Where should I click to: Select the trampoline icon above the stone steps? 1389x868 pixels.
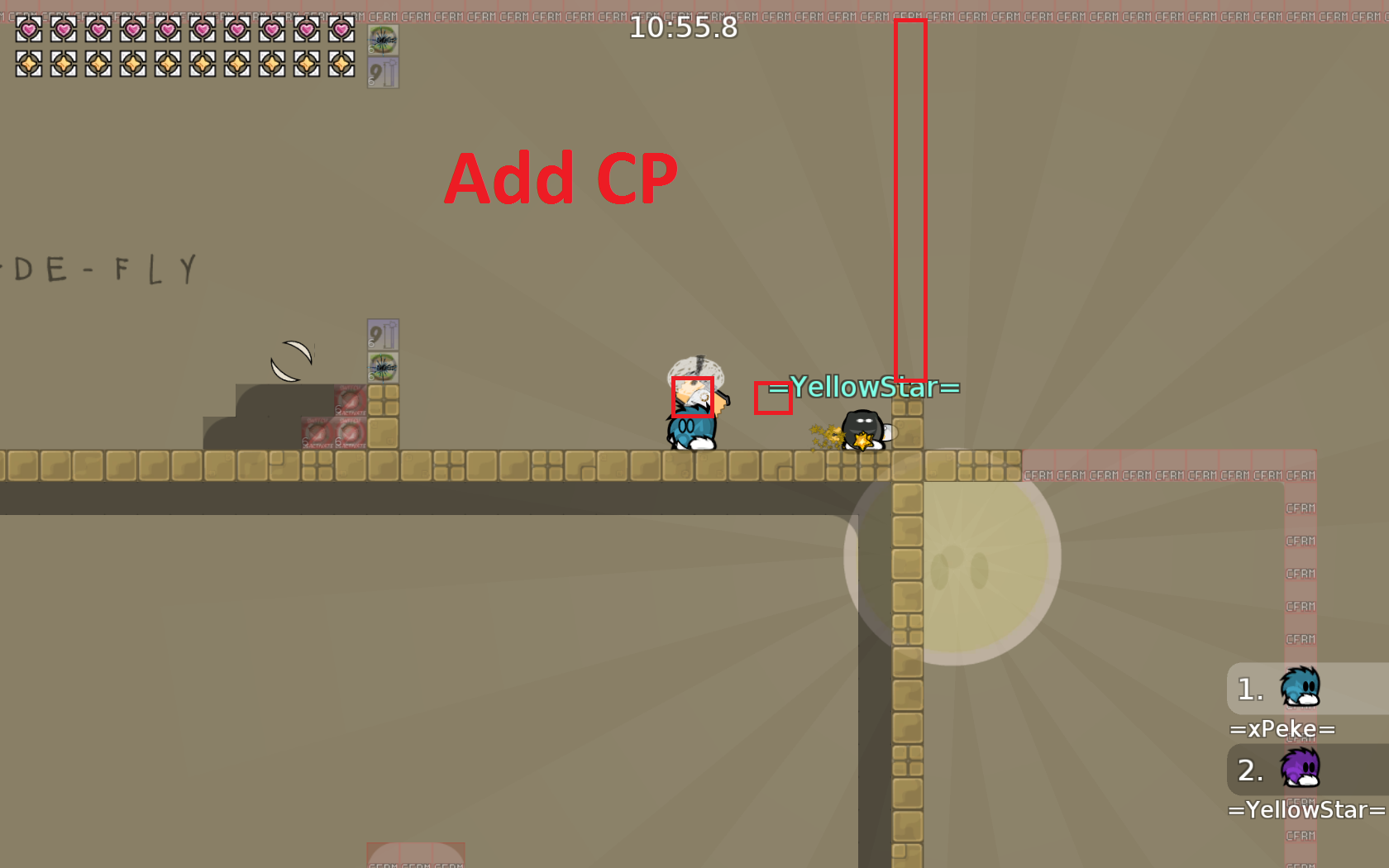(383, 368)
